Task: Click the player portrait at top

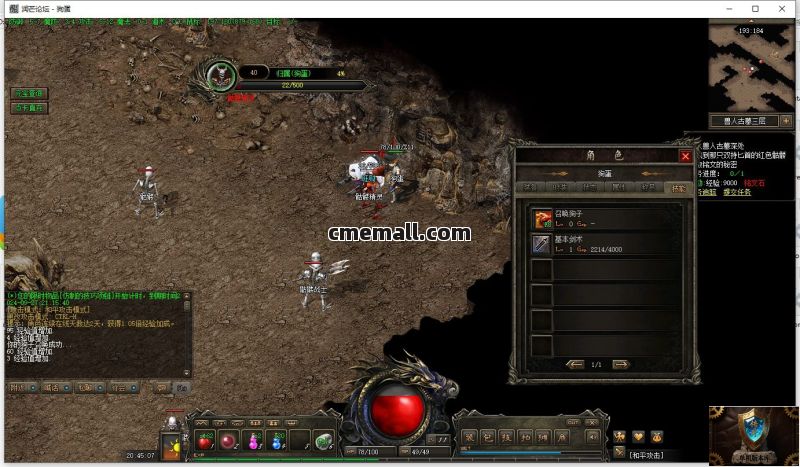Action: coord(219,73)
